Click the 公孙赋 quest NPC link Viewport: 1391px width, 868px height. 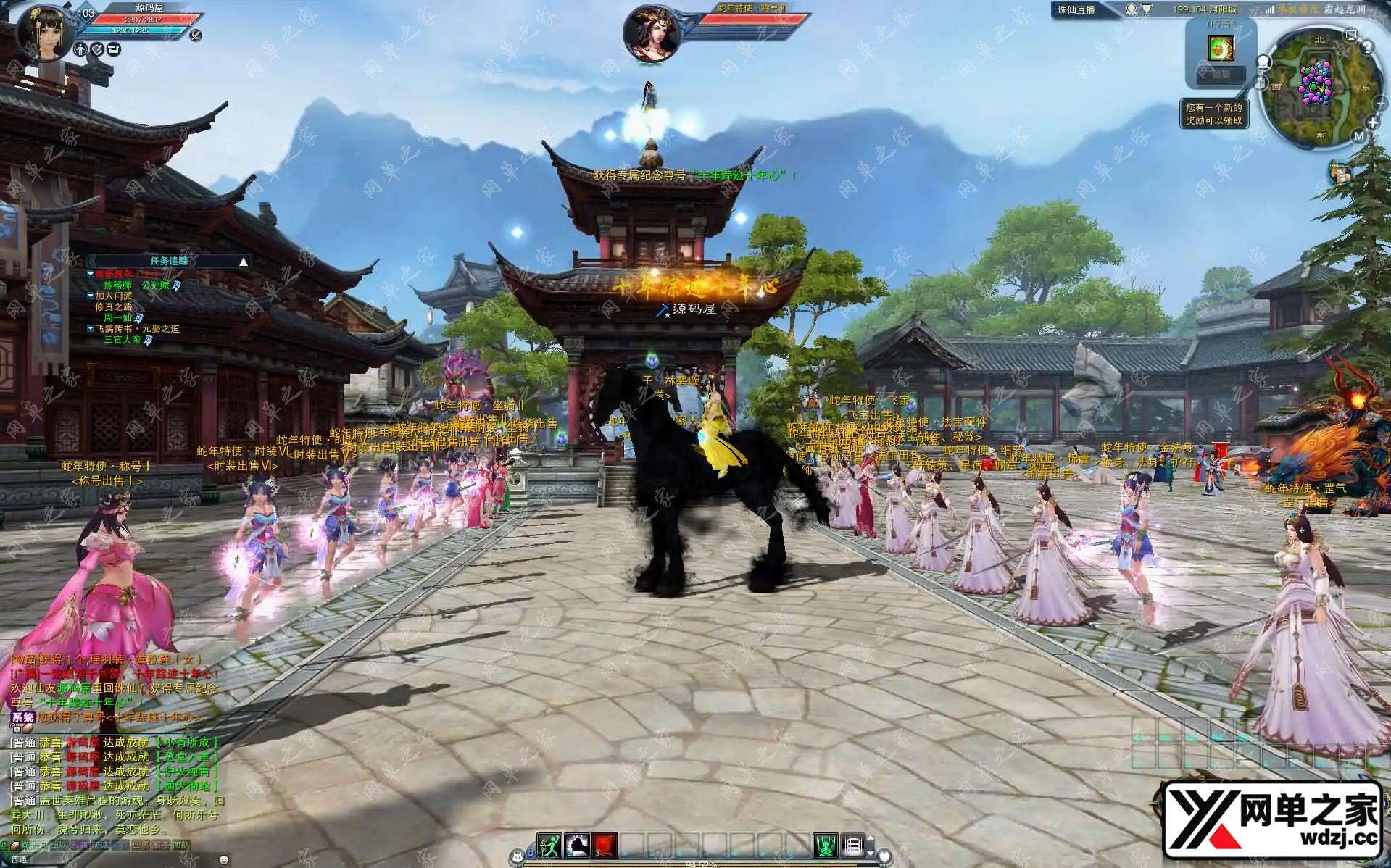tap(155, 285)
